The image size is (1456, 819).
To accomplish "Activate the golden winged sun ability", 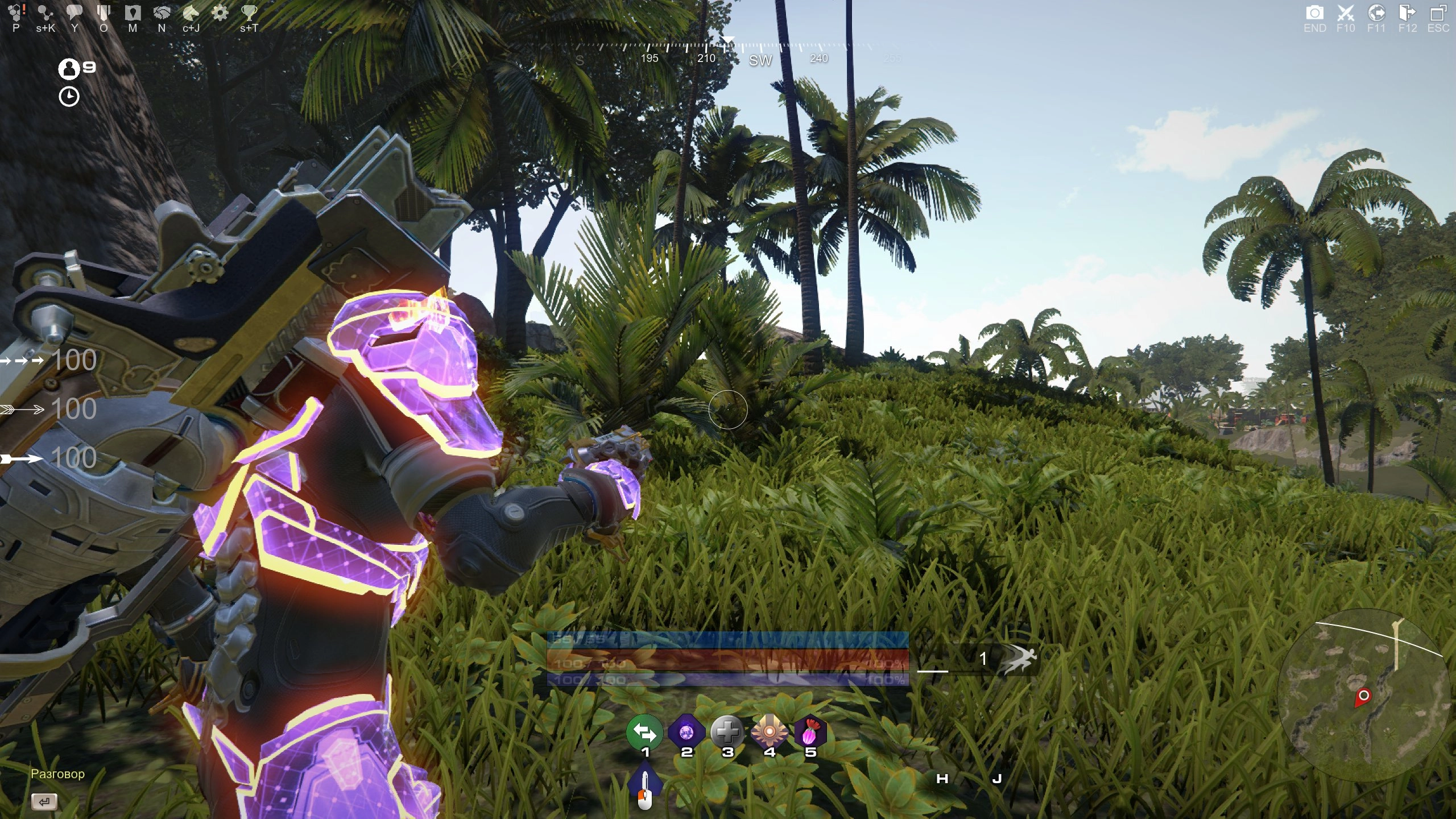I will pos(769,733).
